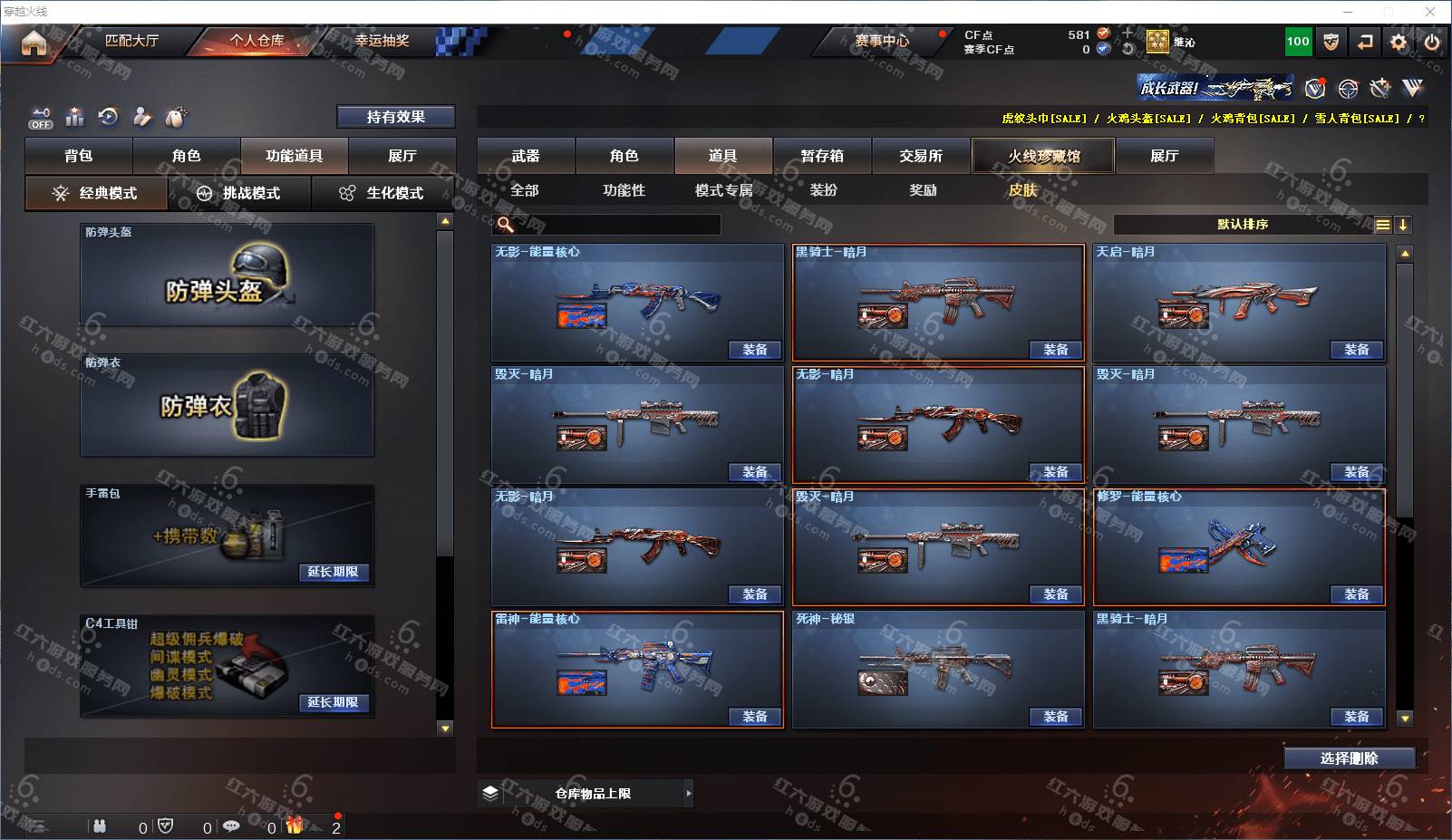Go to the 幸运抽奖 lucky draw page

coord(382,41)
